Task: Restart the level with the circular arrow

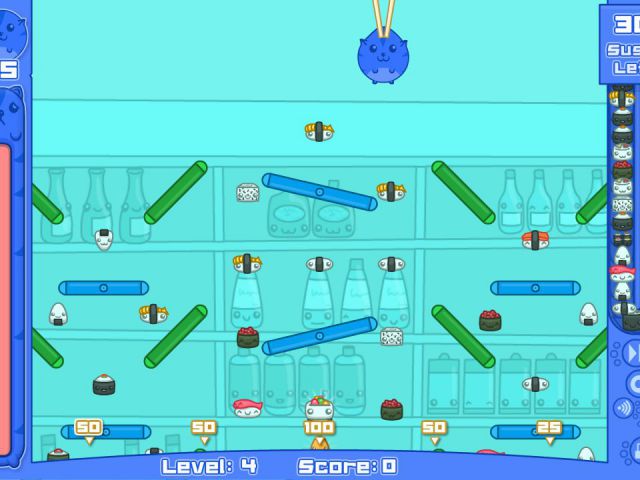Action: click(633, 381)
